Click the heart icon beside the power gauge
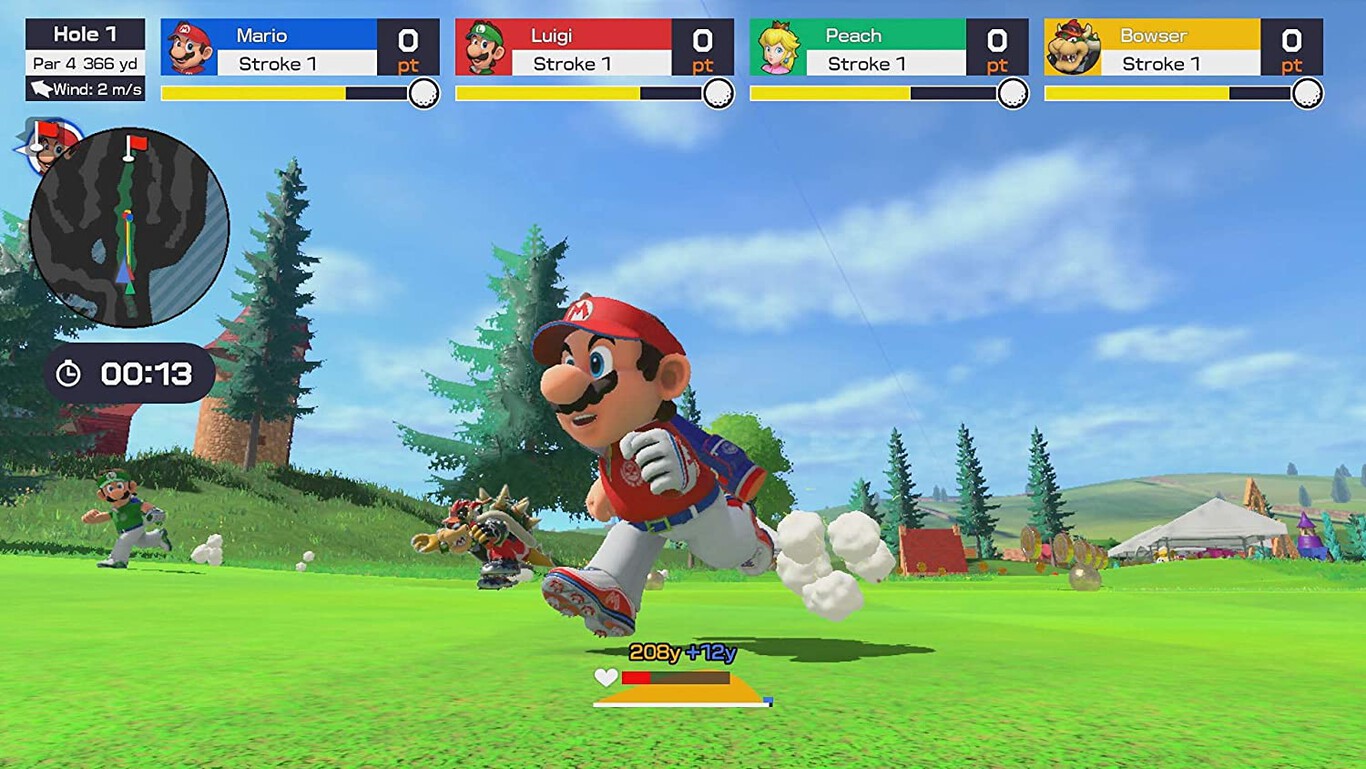 tap(605, 679)
